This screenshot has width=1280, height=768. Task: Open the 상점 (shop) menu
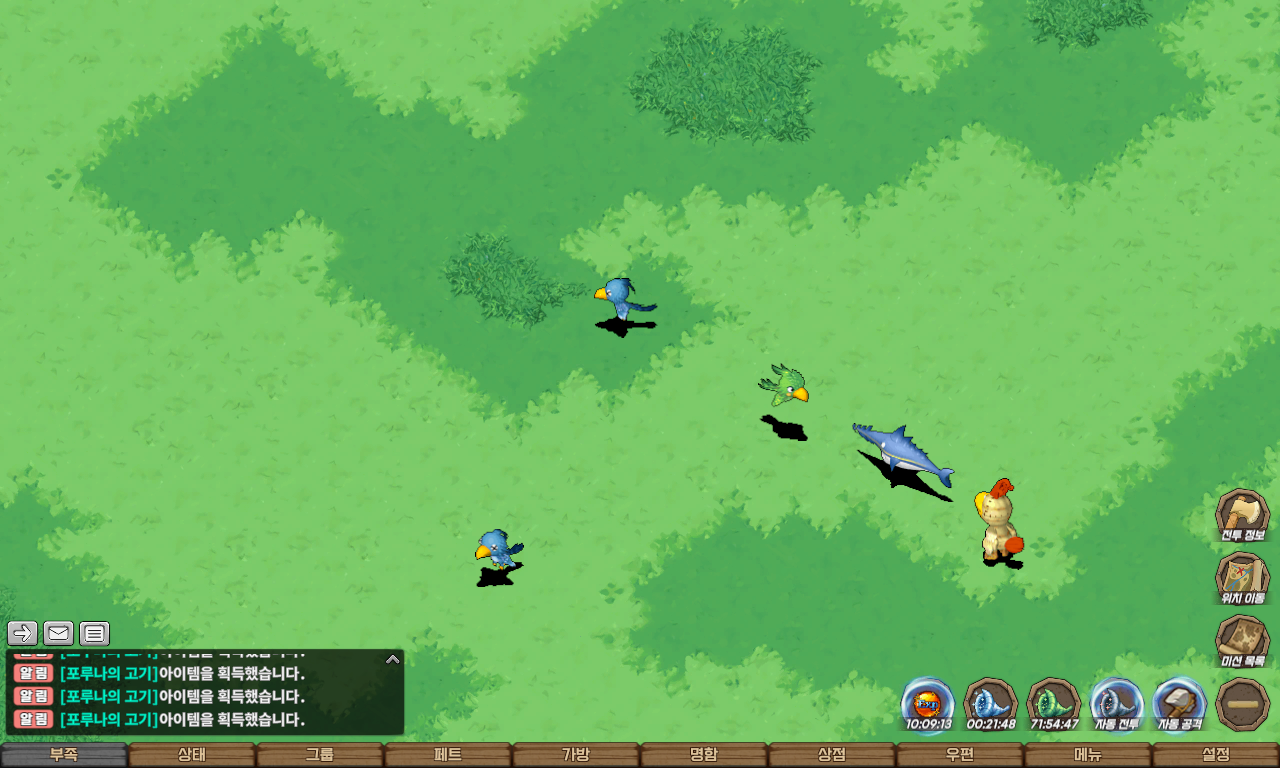click(832, 755)
